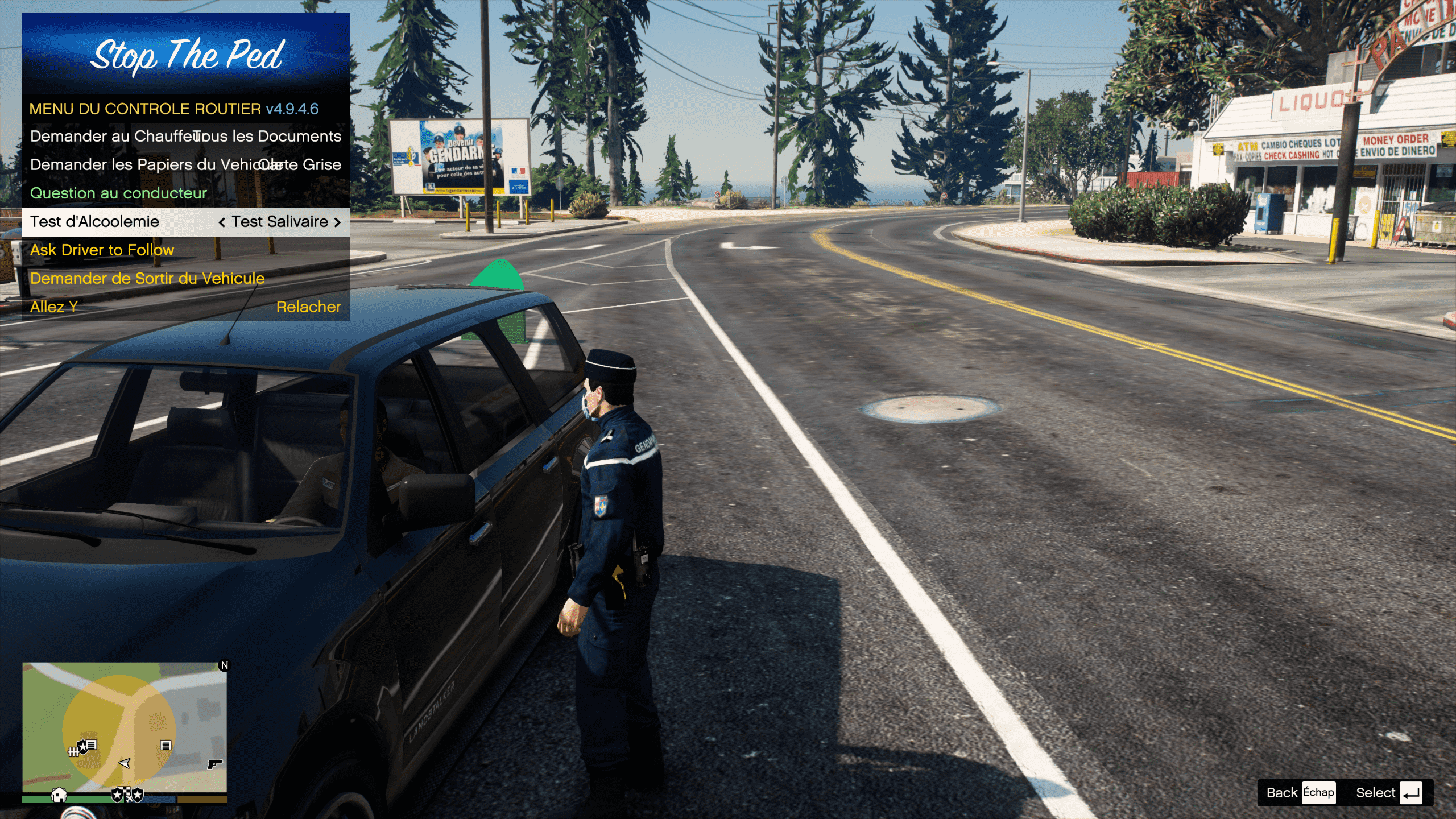Viewport: 1456px width, 819px height.
Task: Select "Demander au Chauffeur" documents row
Action: (185, 136)
